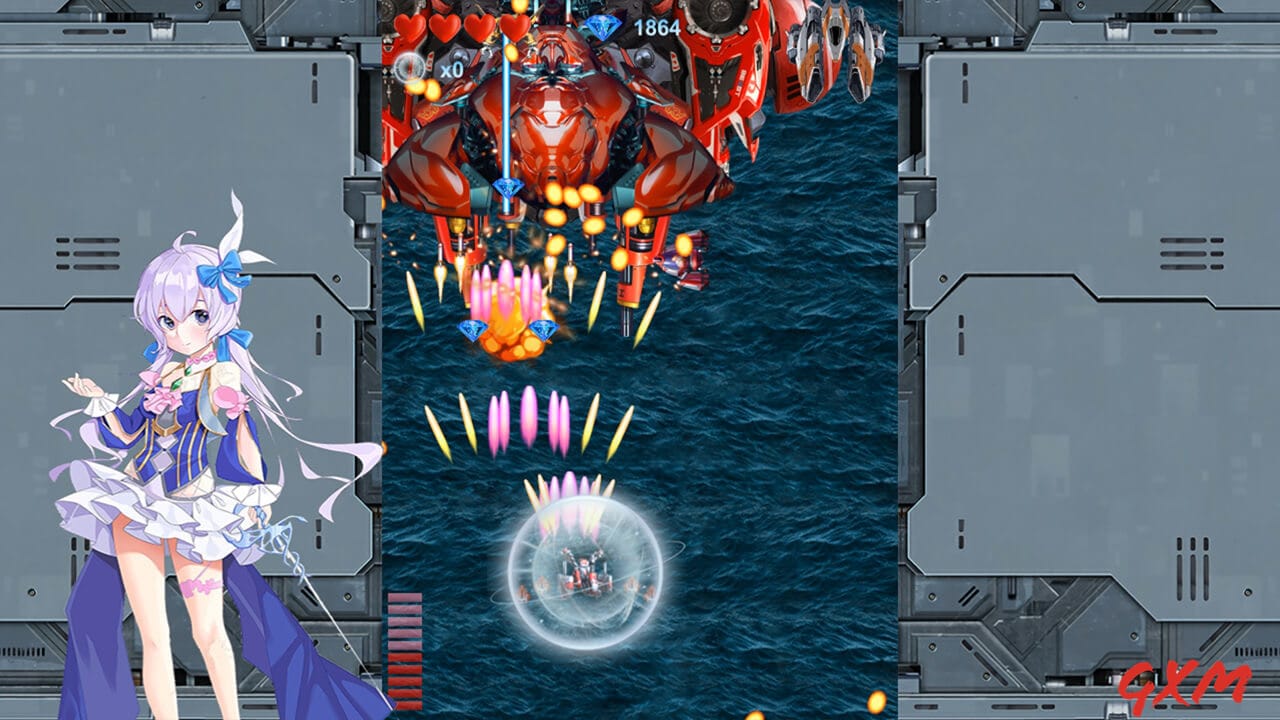1280x720 pixels.
Task: Click the first red heart health icon
Action: coord(409,26)
